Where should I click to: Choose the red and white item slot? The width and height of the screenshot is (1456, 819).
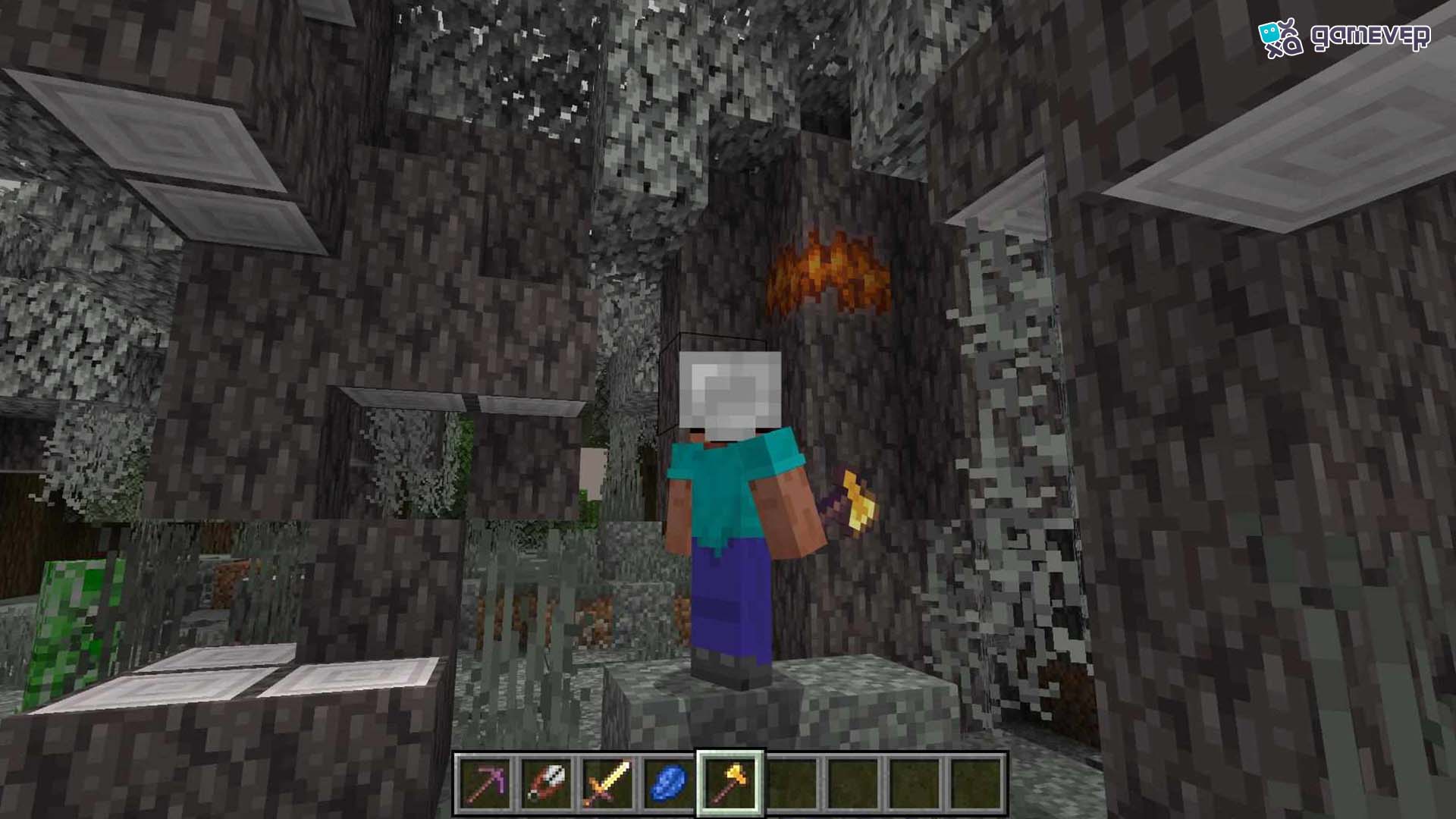[547, 783]
